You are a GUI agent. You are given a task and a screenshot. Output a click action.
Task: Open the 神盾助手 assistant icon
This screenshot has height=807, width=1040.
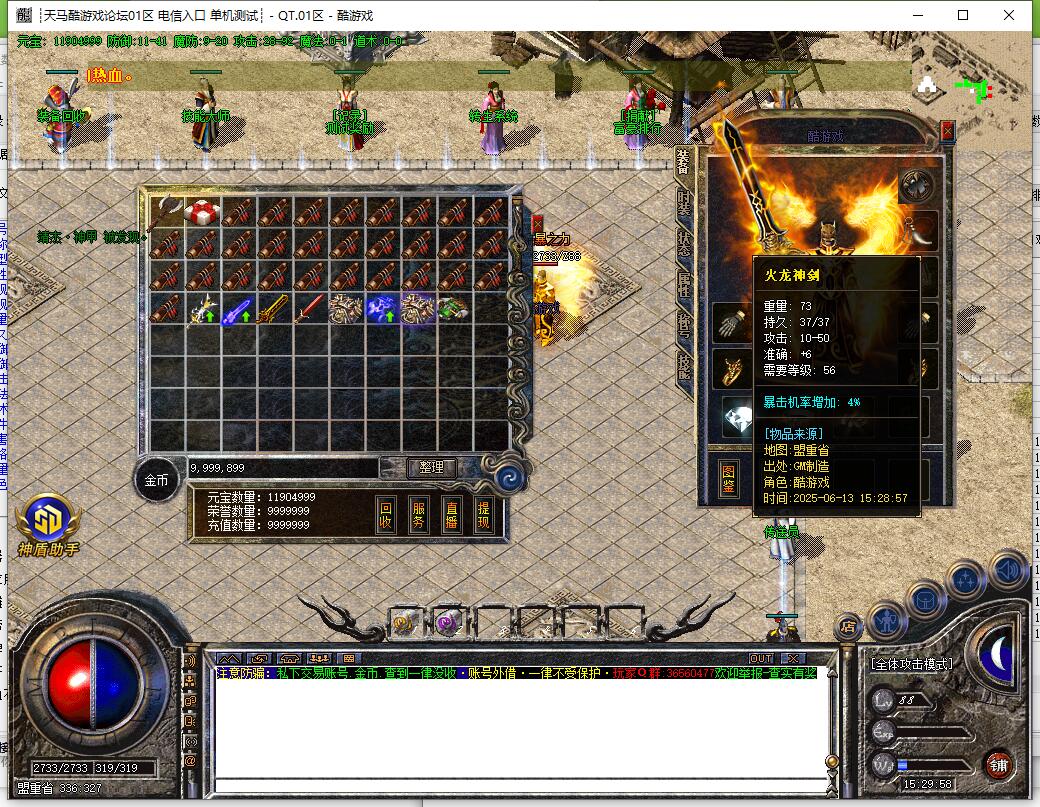(47, 522)
